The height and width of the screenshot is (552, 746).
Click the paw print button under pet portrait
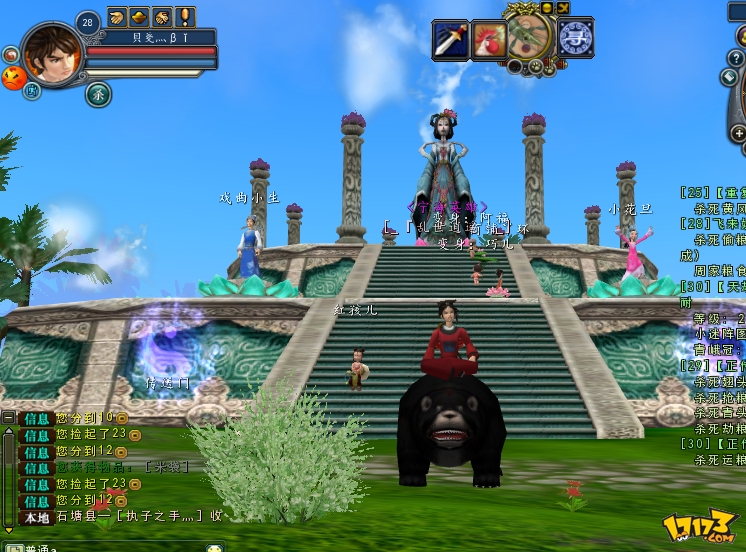point(535,68)
